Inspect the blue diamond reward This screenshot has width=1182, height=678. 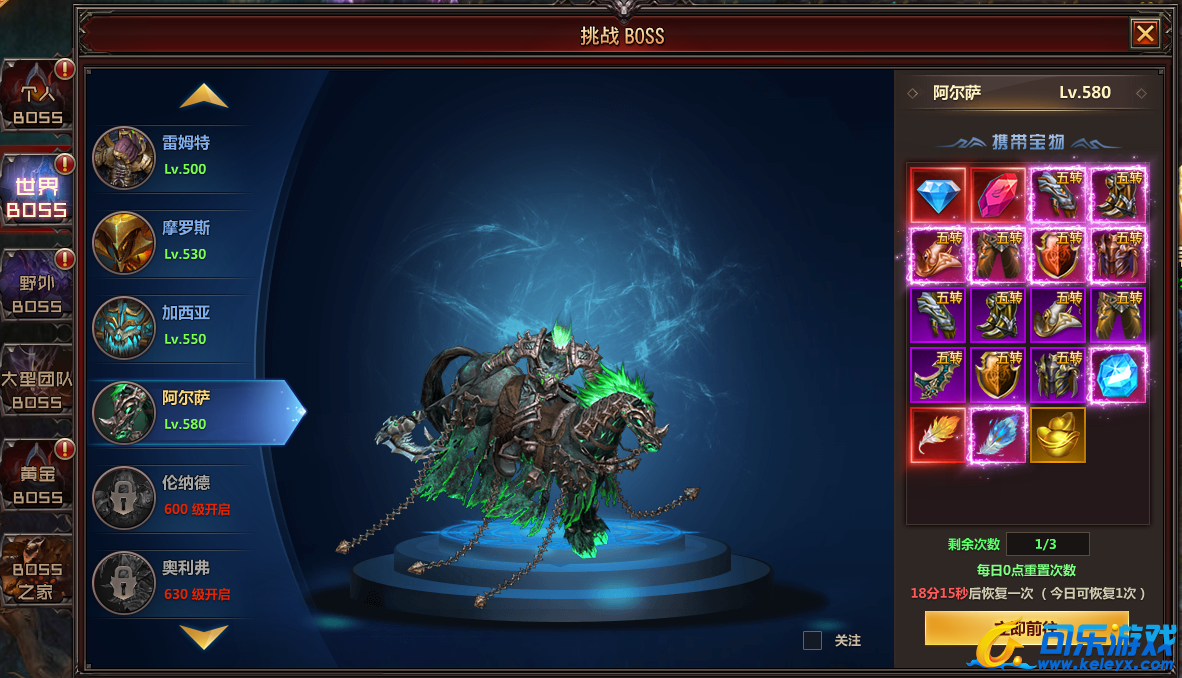tap(938, 195)
